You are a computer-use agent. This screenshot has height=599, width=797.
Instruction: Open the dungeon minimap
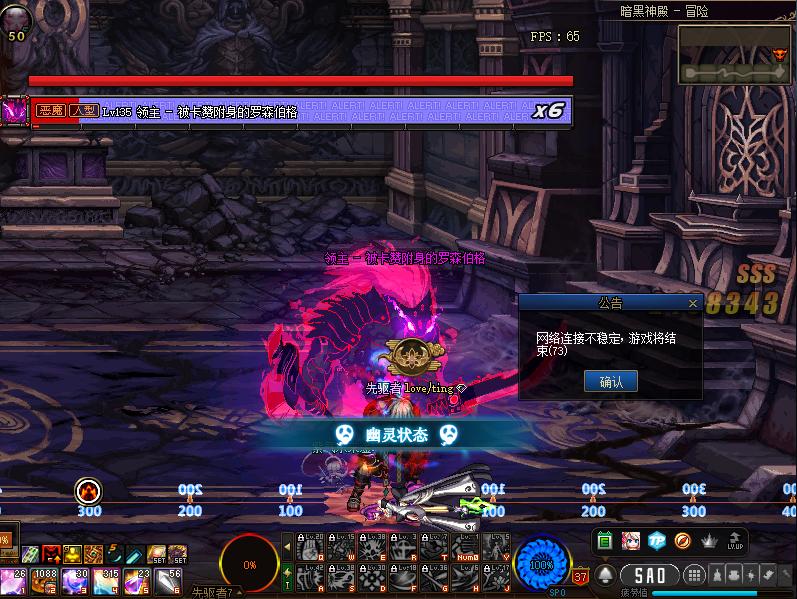pyautogui.click(x=734, y=54)
